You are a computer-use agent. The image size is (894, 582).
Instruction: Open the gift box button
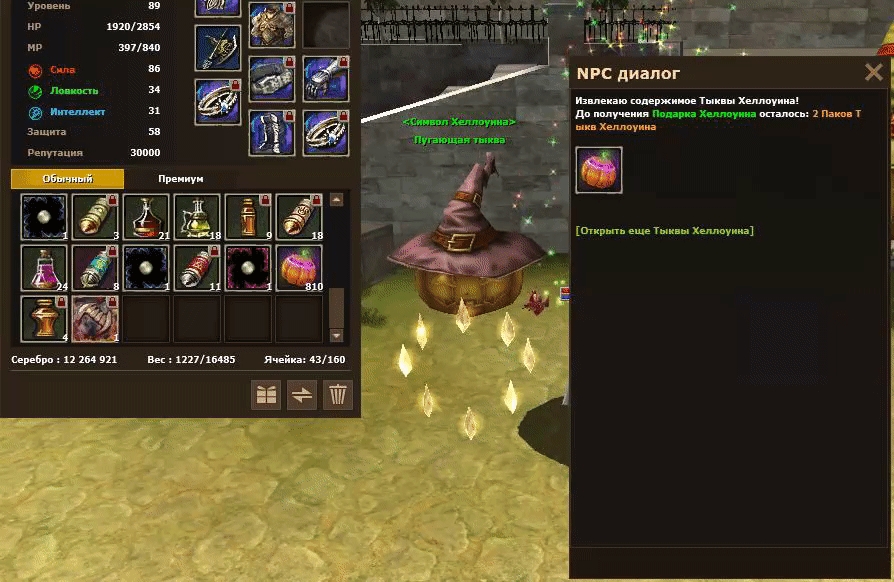click(266, 394)
